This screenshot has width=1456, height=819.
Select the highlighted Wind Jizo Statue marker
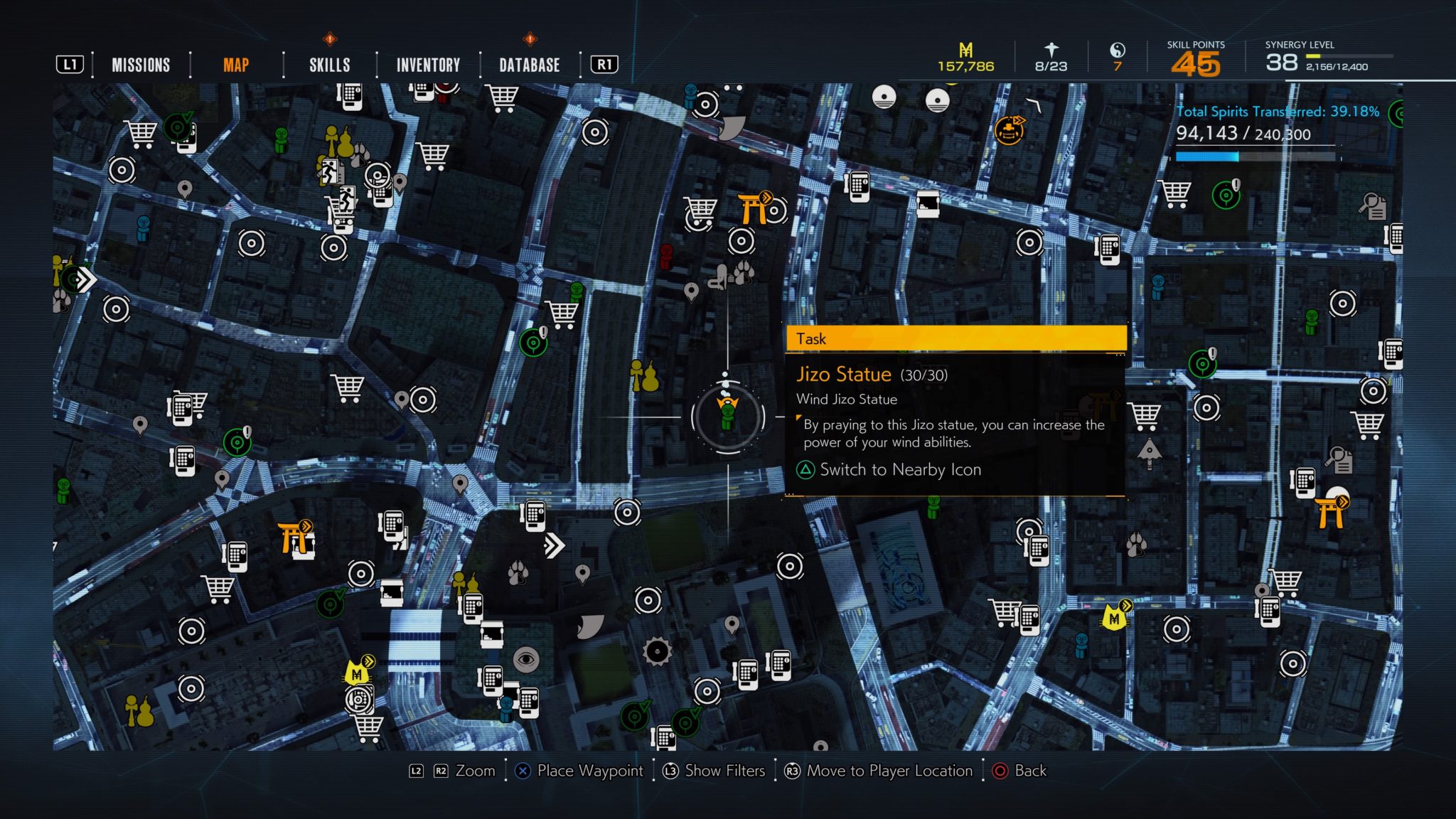point(727,416)
